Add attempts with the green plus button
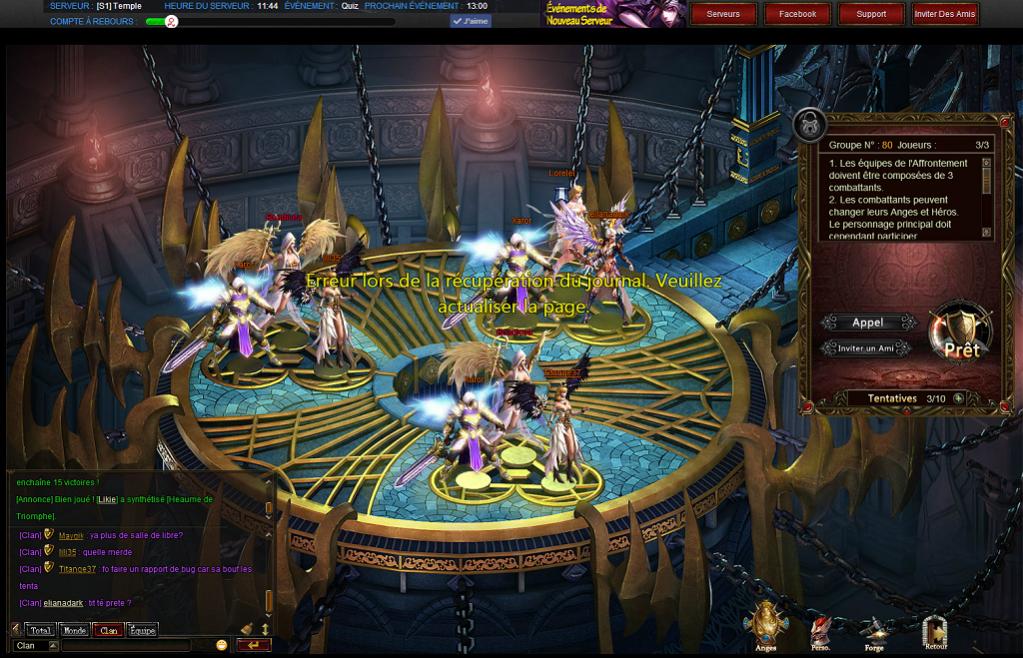Screen dimensions: 1023x658 (x=958, y=398)
